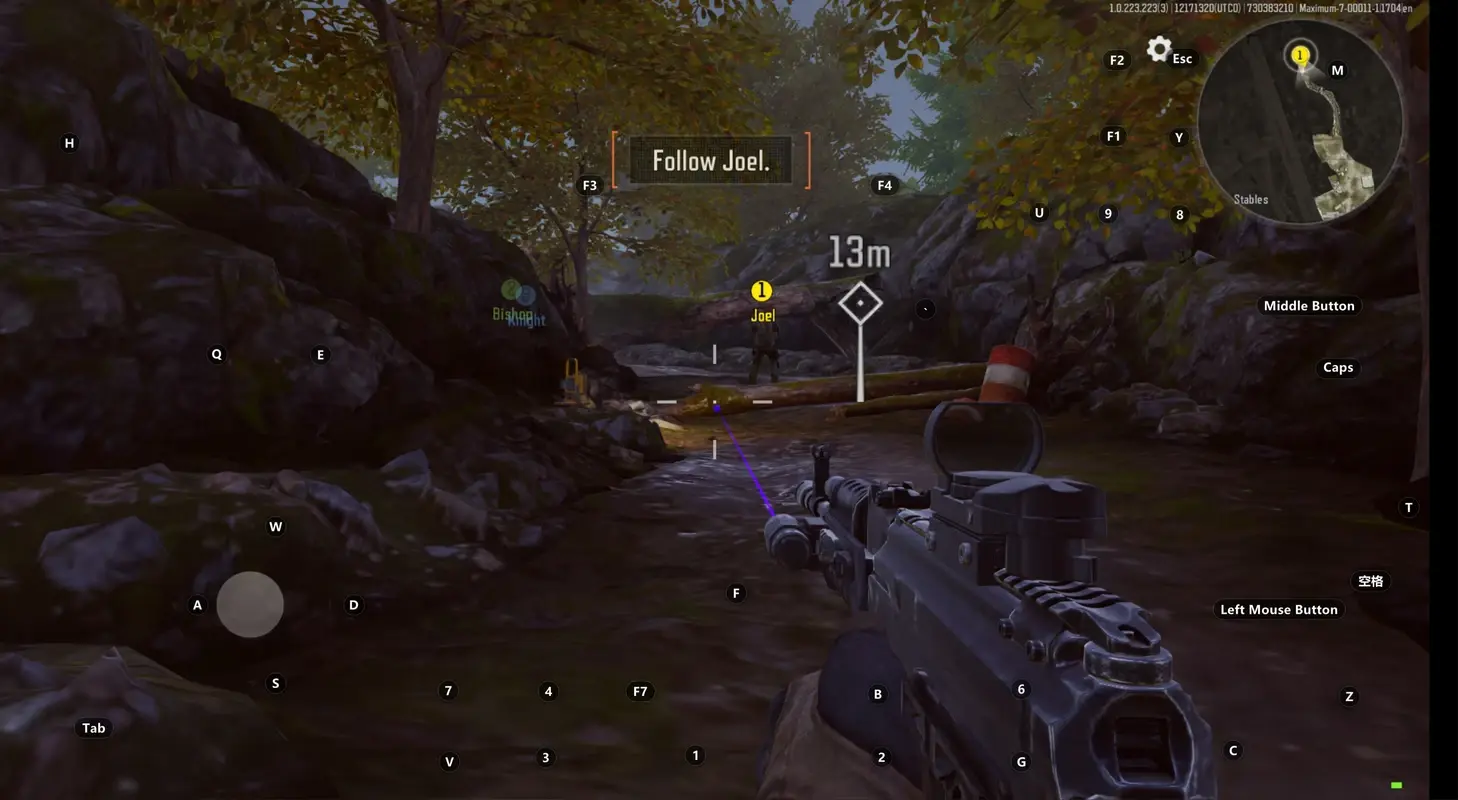Toggle the Tab keybind badge bottom-left
The width and height of the screenshot is (1458, 800).
(93, 727)
